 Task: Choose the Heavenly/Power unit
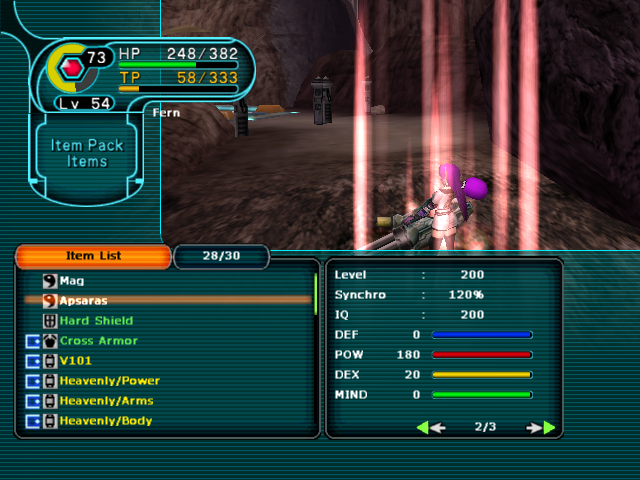[109, 381]
